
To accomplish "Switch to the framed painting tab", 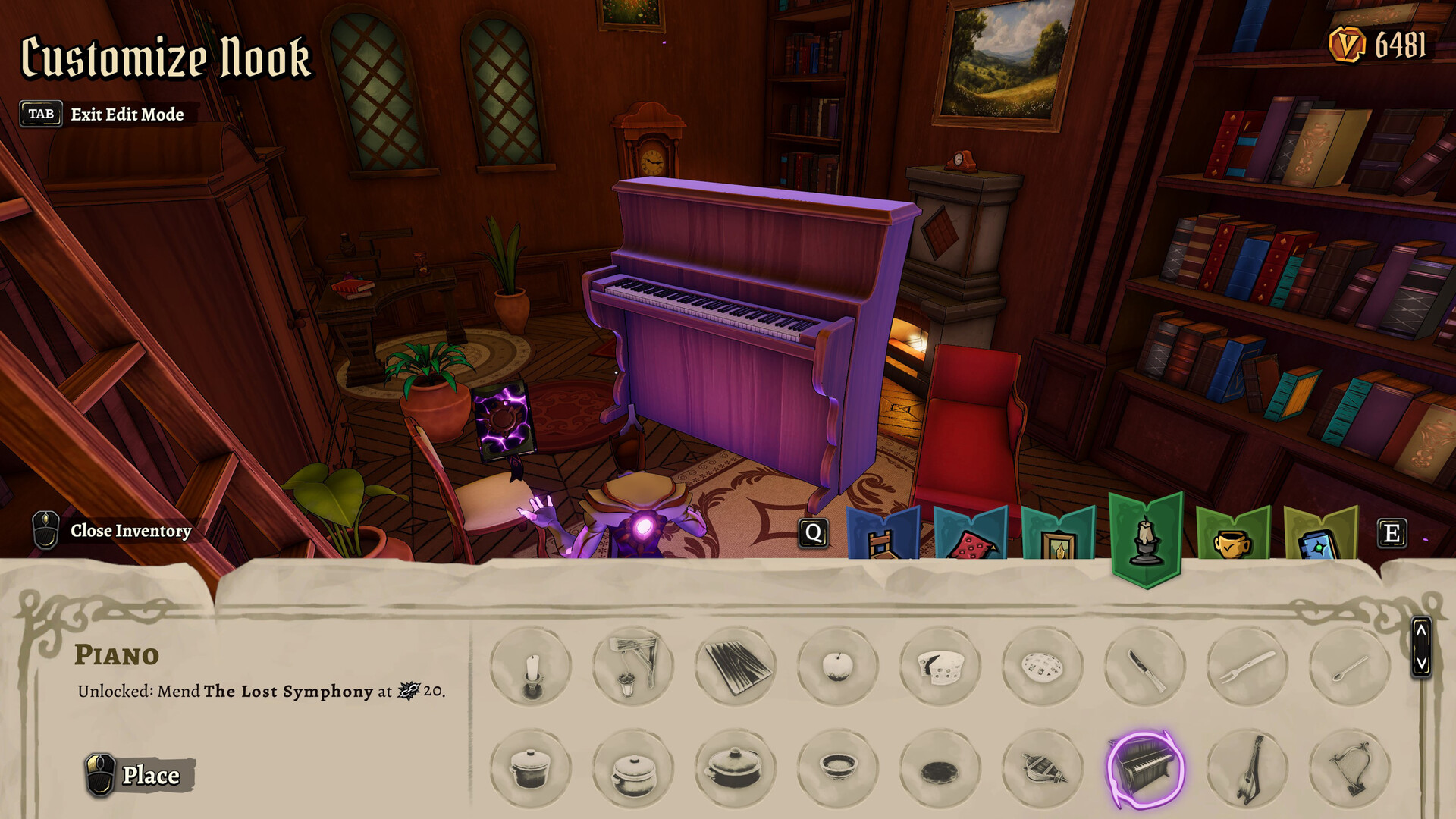I will [1058, 535].
